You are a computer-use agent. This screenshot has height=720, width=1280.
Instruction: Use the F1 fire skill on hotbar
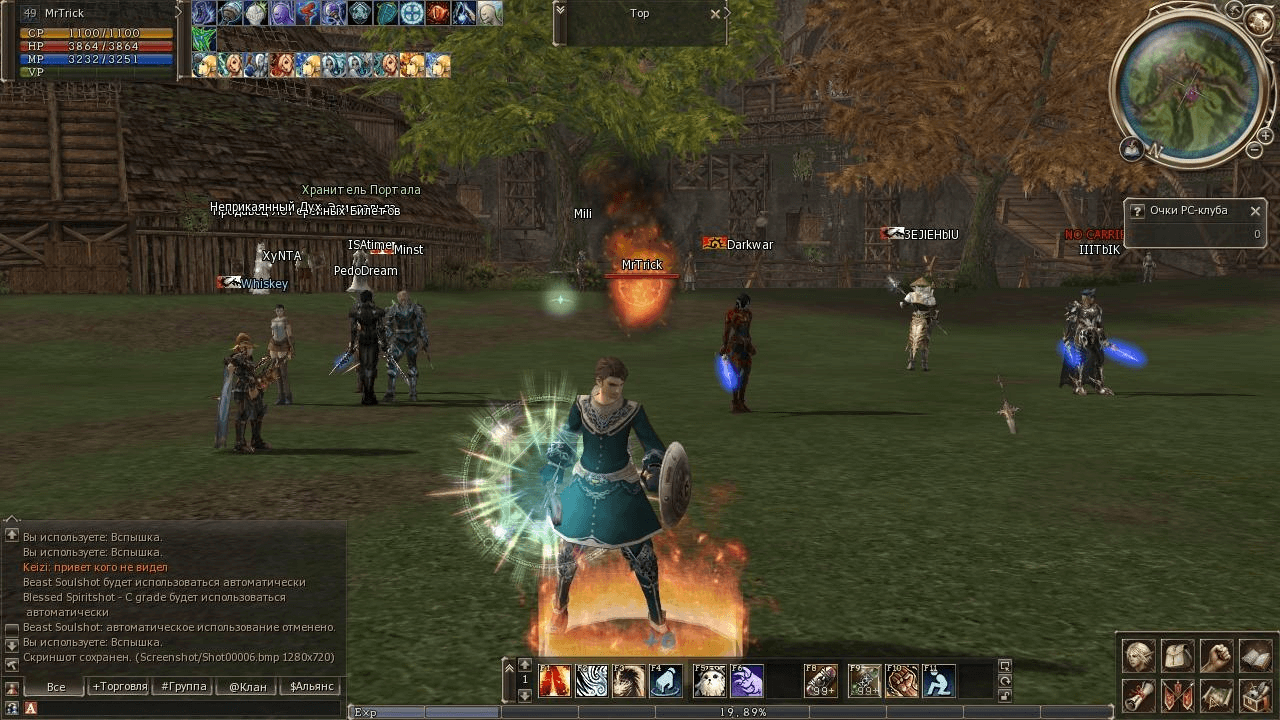(x=555, y=681)
